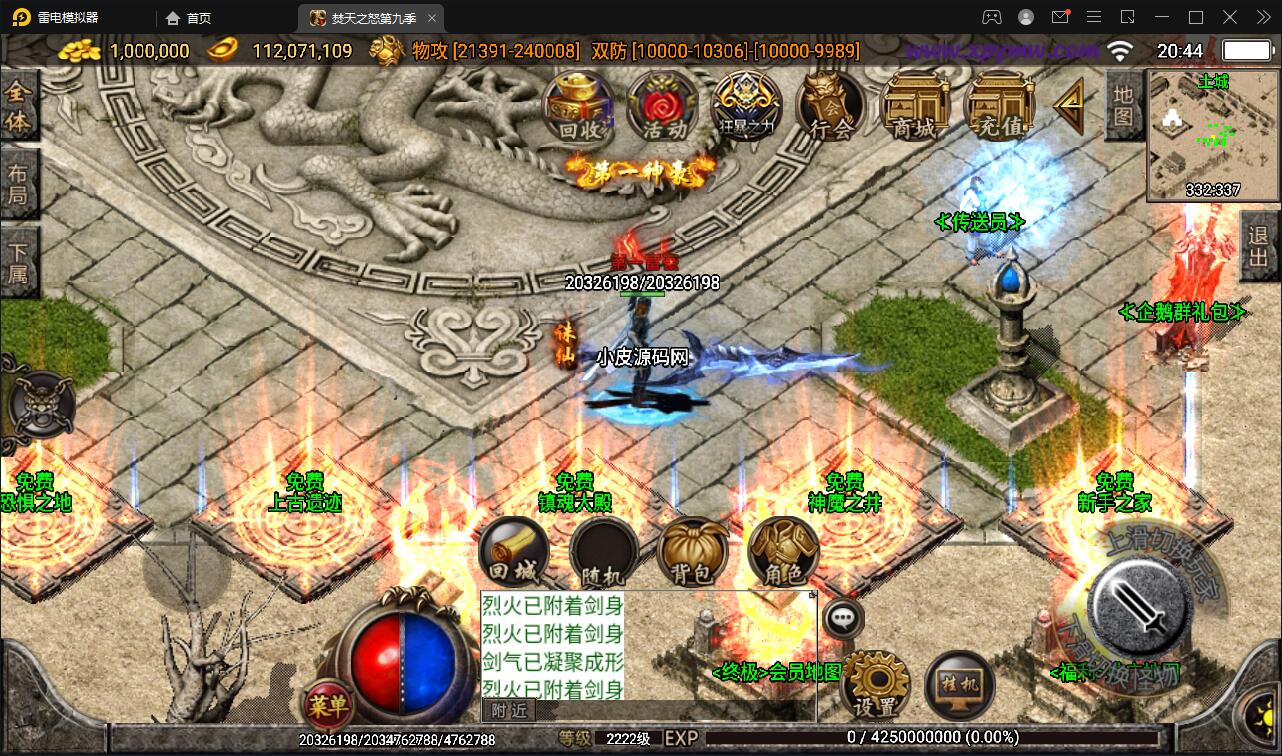Use the 回城 return-to-town scroll
Image resolution: width=1282 pixels, height=756 pixels.
tap(514, 552)
